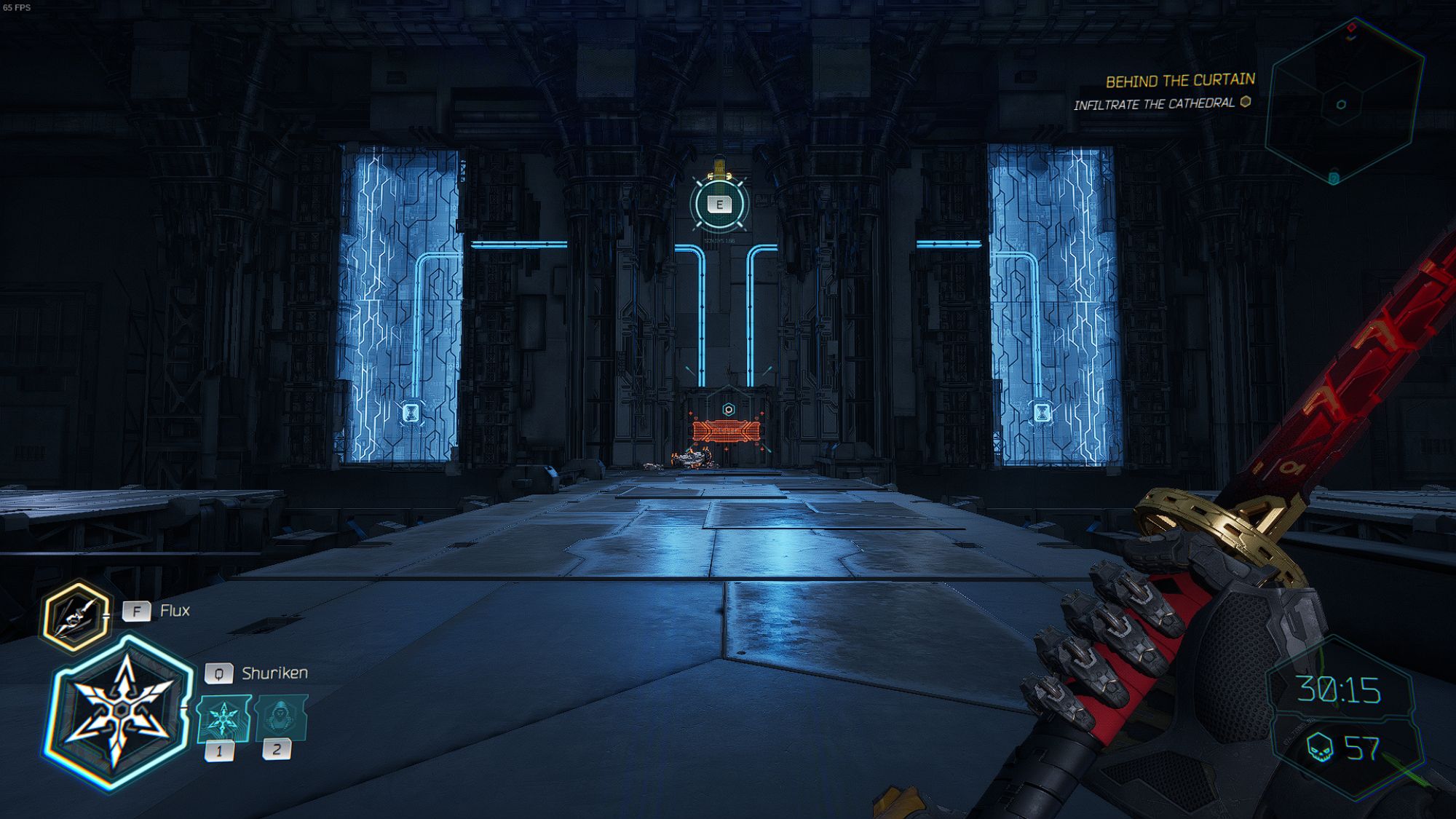Click the hourglass emblem on the right blue panel

(1041, 412)
